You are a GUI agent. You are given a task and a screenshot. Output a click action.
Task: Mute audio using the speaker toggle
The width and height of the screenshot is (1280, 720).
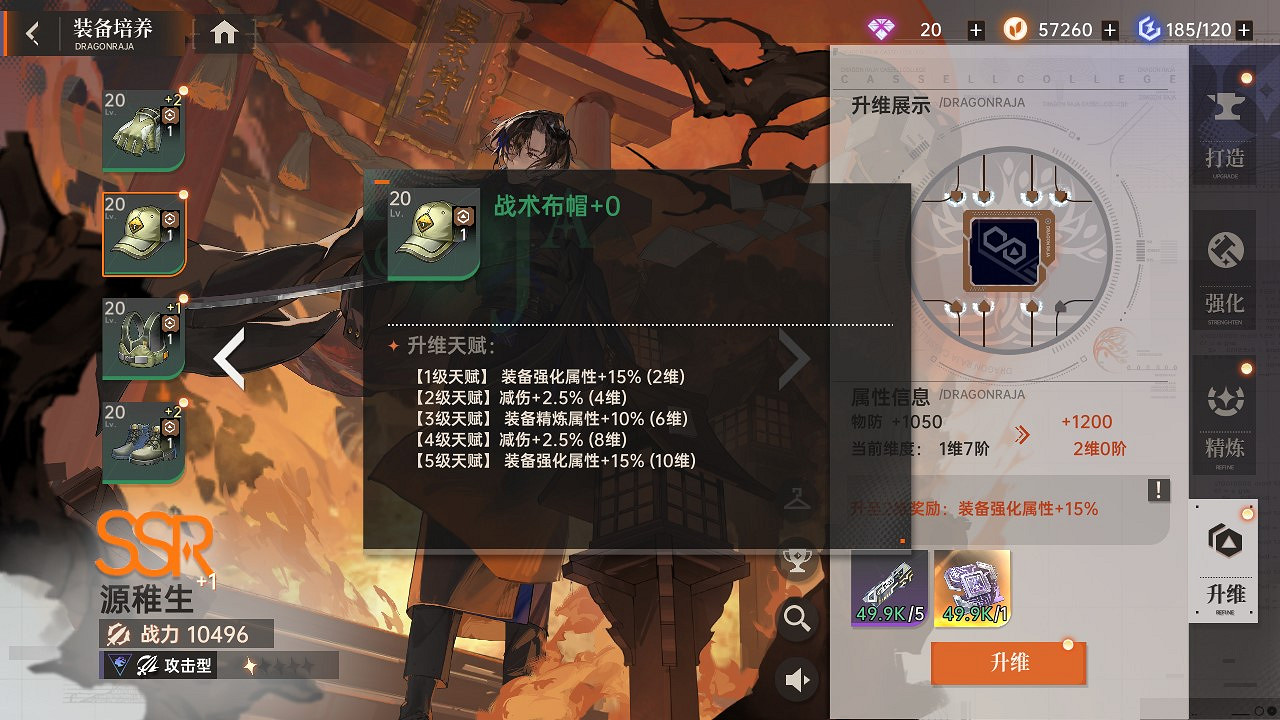point(796,678)
